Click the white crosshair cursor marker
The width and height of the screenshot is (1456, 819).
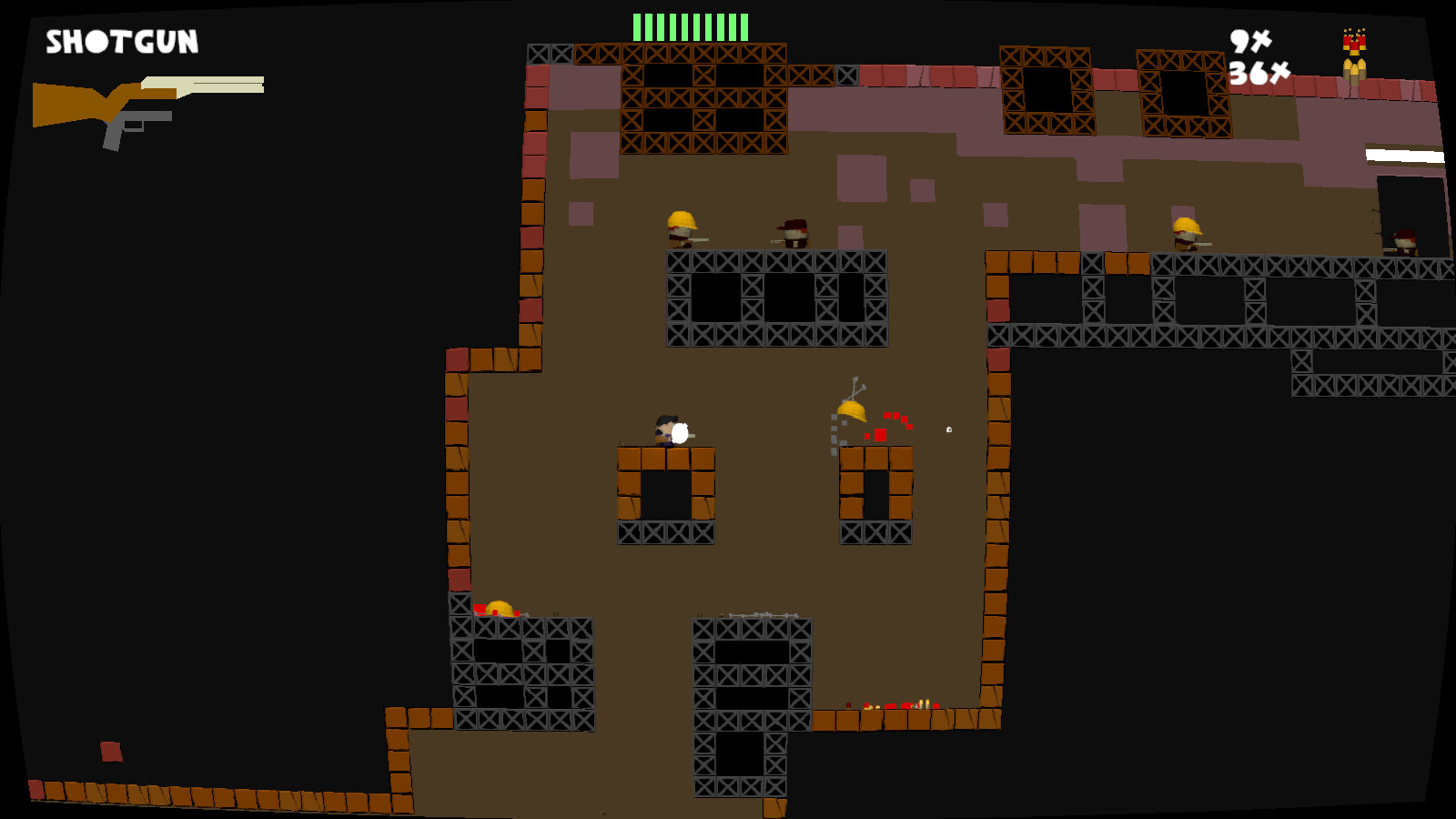click(946, 428)
